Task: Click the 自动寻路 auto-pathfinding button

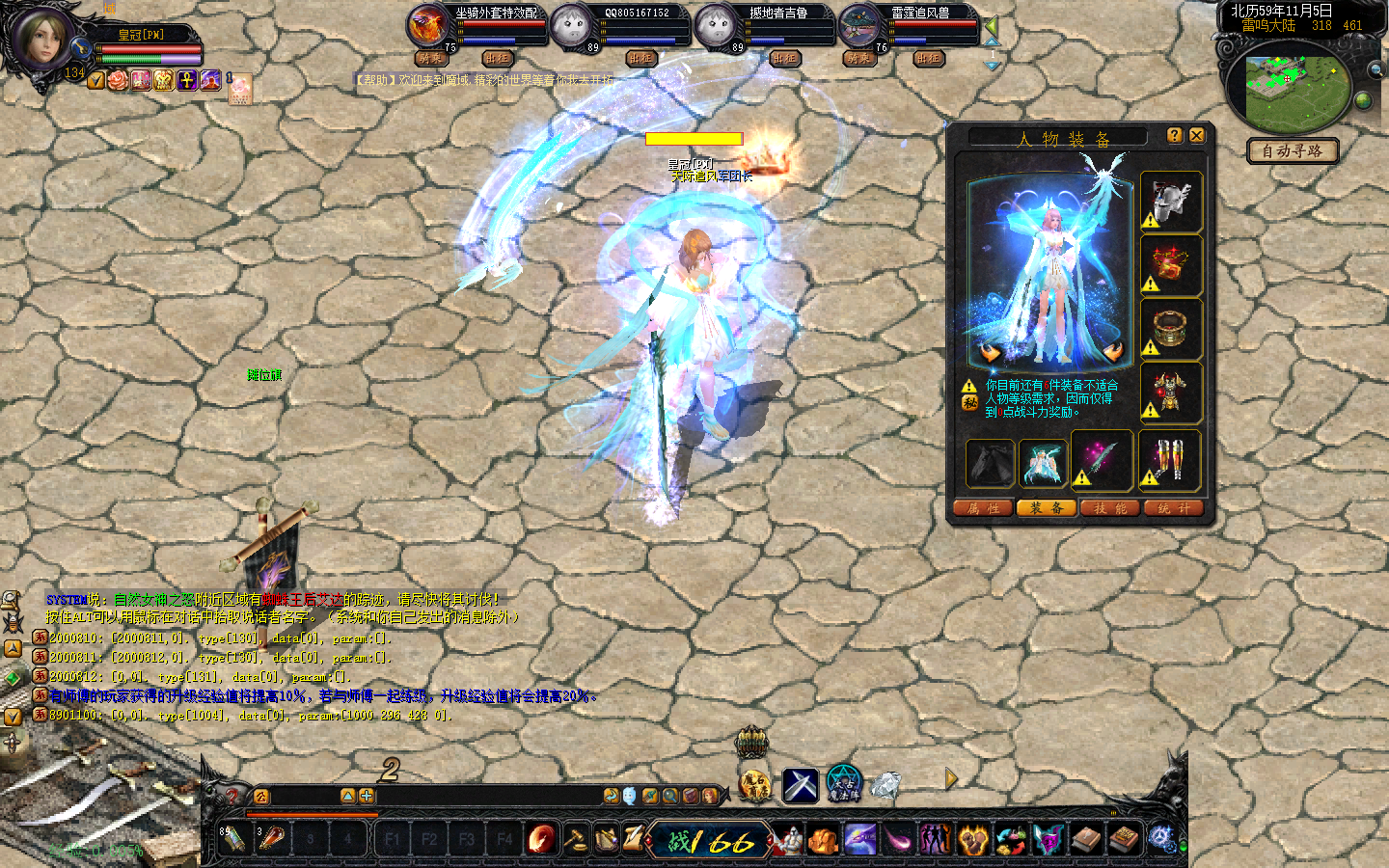Action: tap(1292, 151)
